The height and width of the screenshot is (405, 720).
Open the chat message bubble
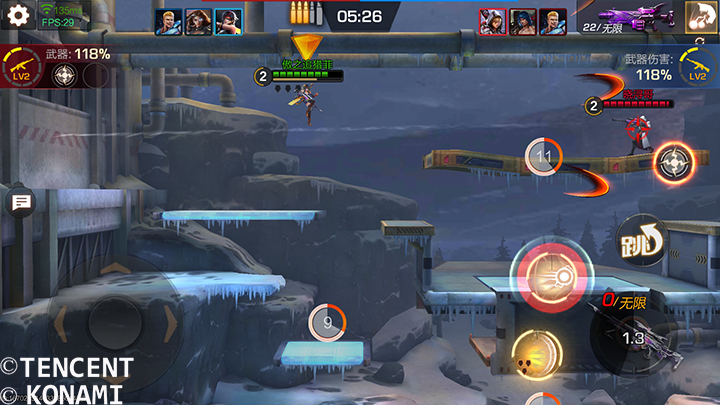pyautogui.click(x=20, y=203)
